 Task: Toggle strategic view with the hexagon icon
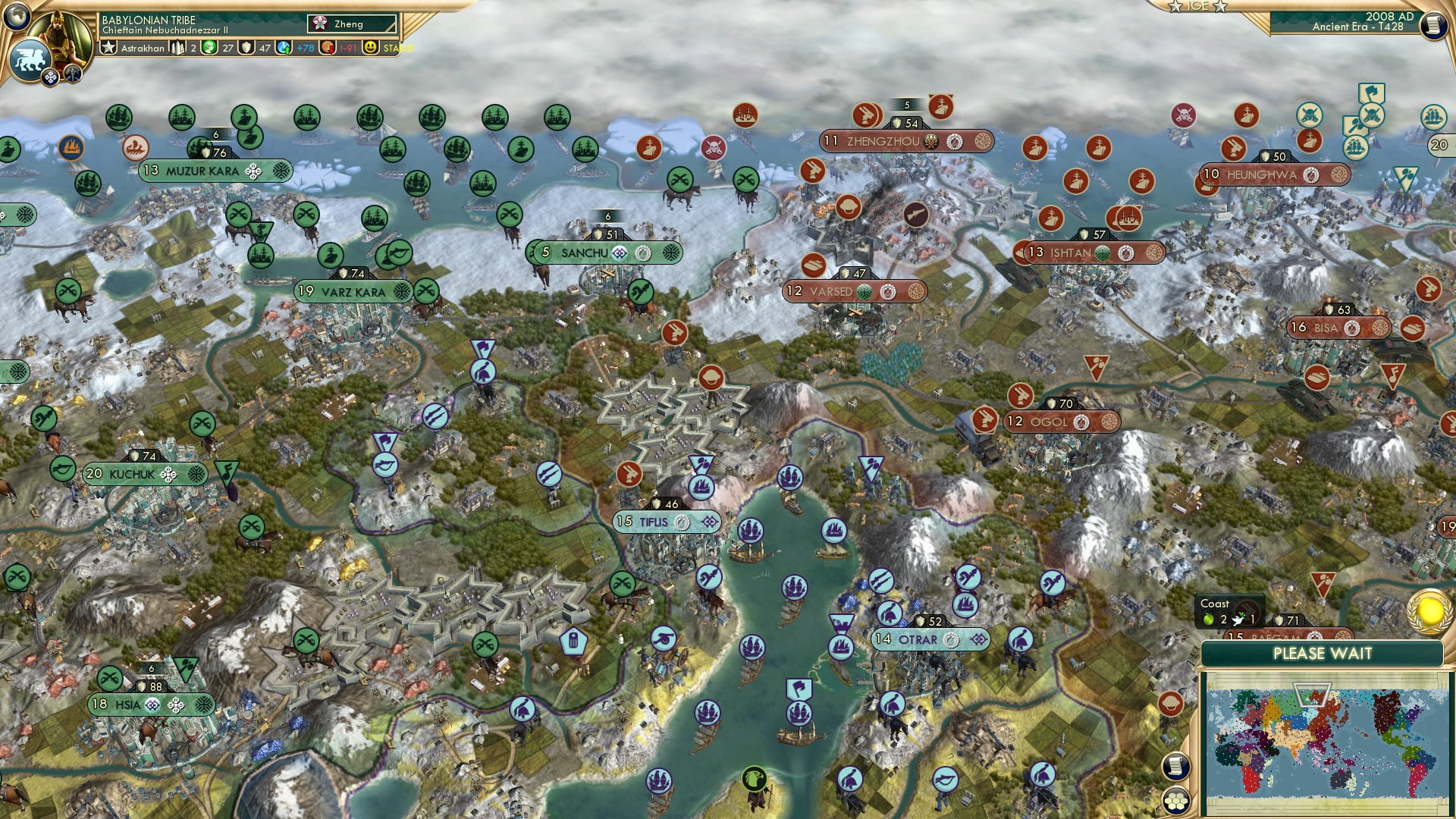coord(1175,802)
